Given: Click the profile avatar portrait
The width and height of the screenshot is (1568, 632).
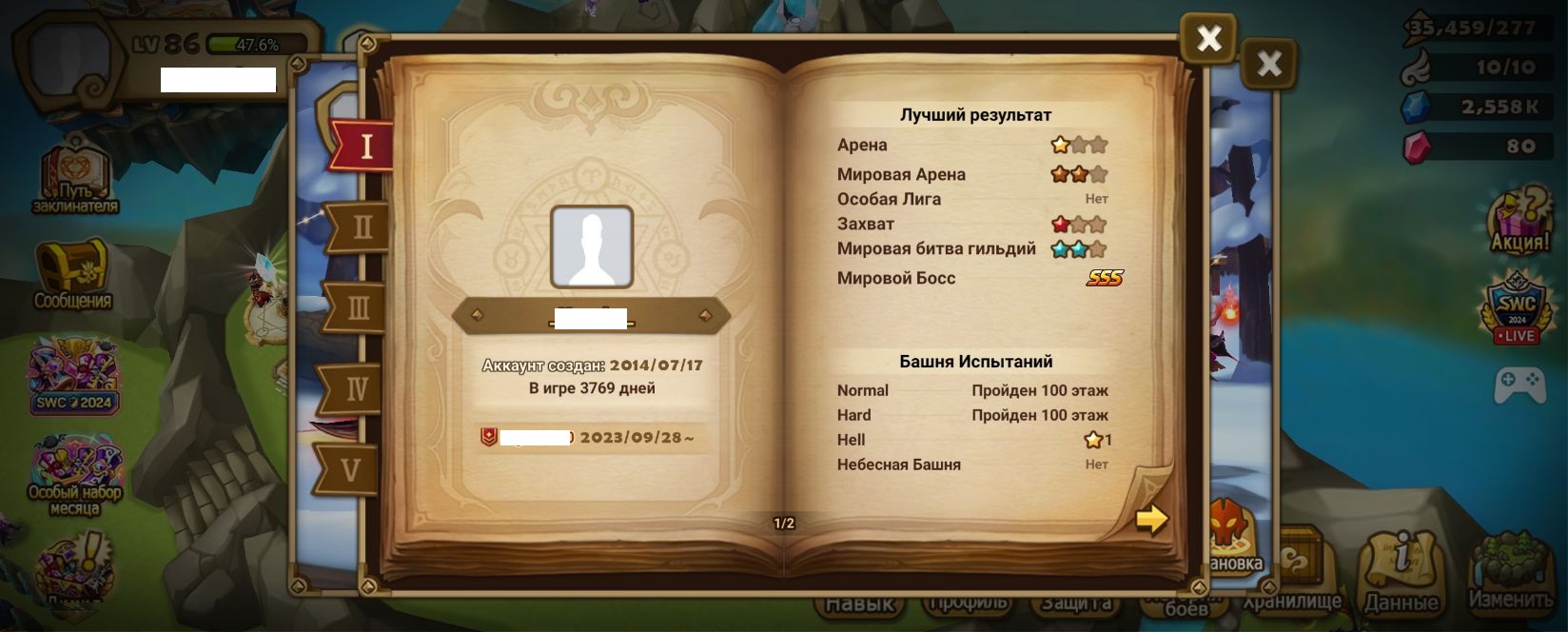Looking at the screenshot, I should click(592, 247).
